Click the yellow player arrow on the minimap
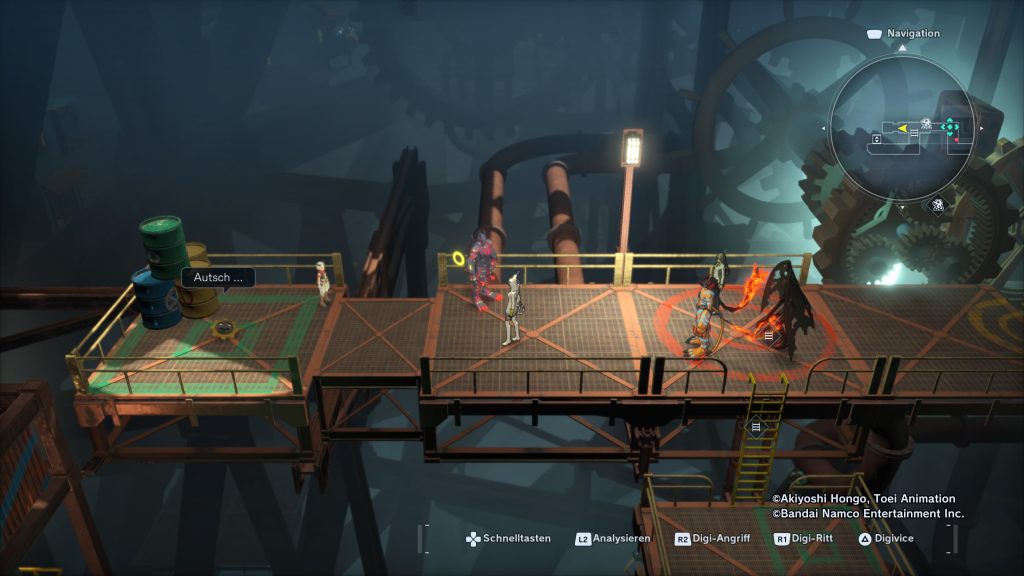1024x576 pixels. [902, 128]
